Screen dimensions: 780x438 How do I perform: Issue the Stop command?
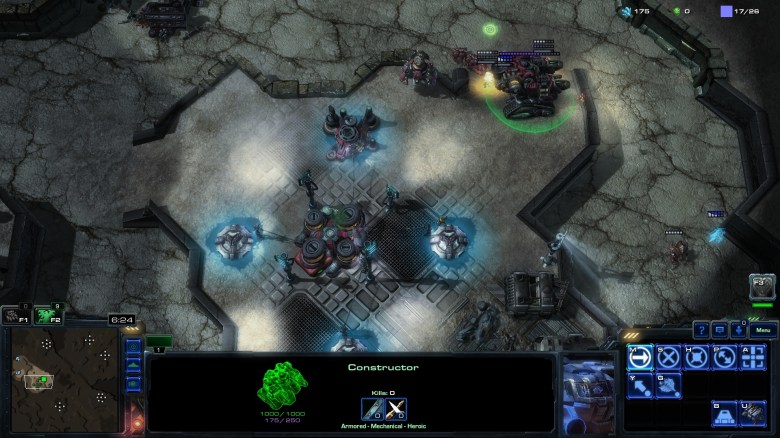pos(667,357)
